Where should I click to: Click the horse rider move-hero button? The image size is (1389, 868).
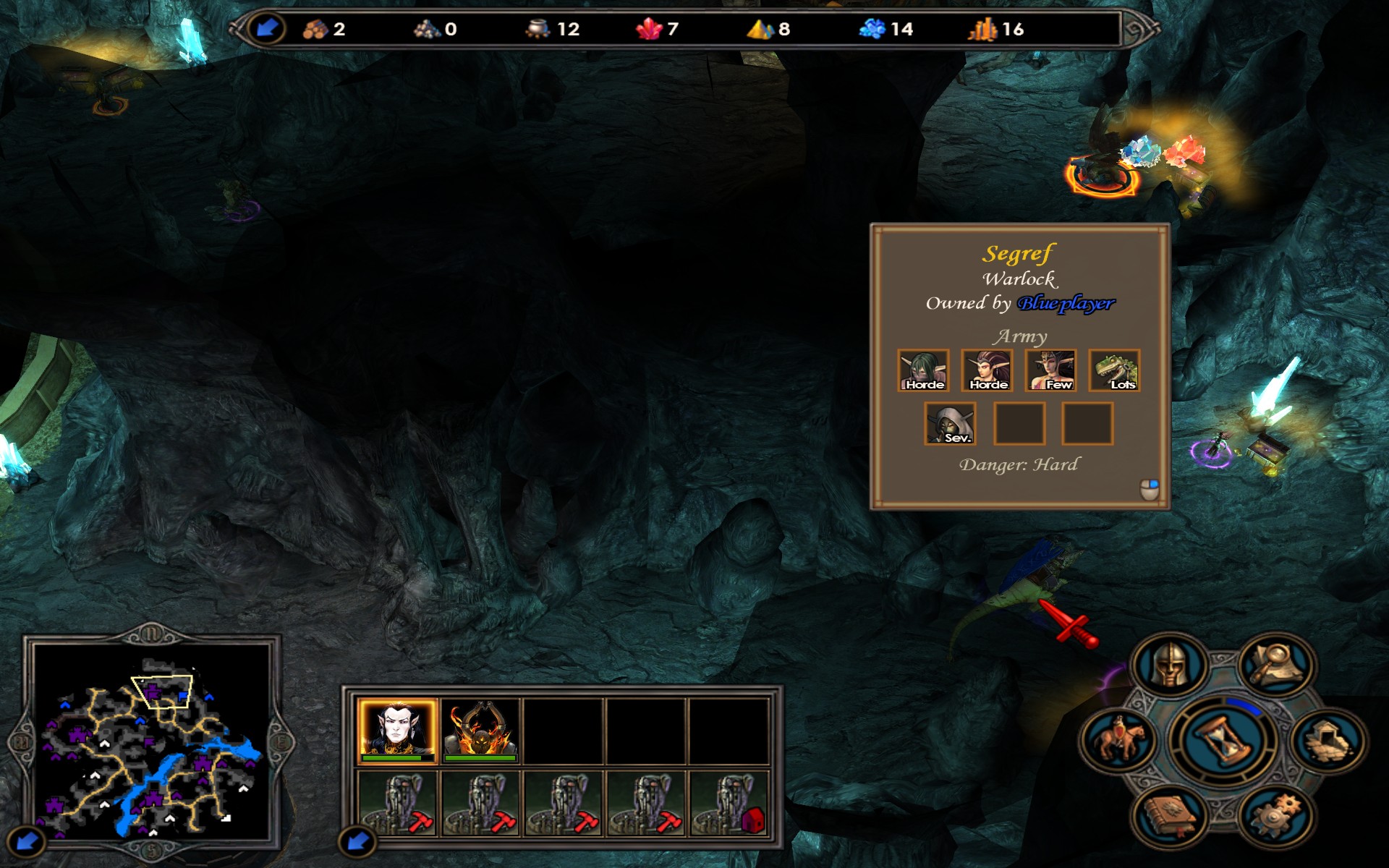pyautogui.click(x=1118, y=741)
